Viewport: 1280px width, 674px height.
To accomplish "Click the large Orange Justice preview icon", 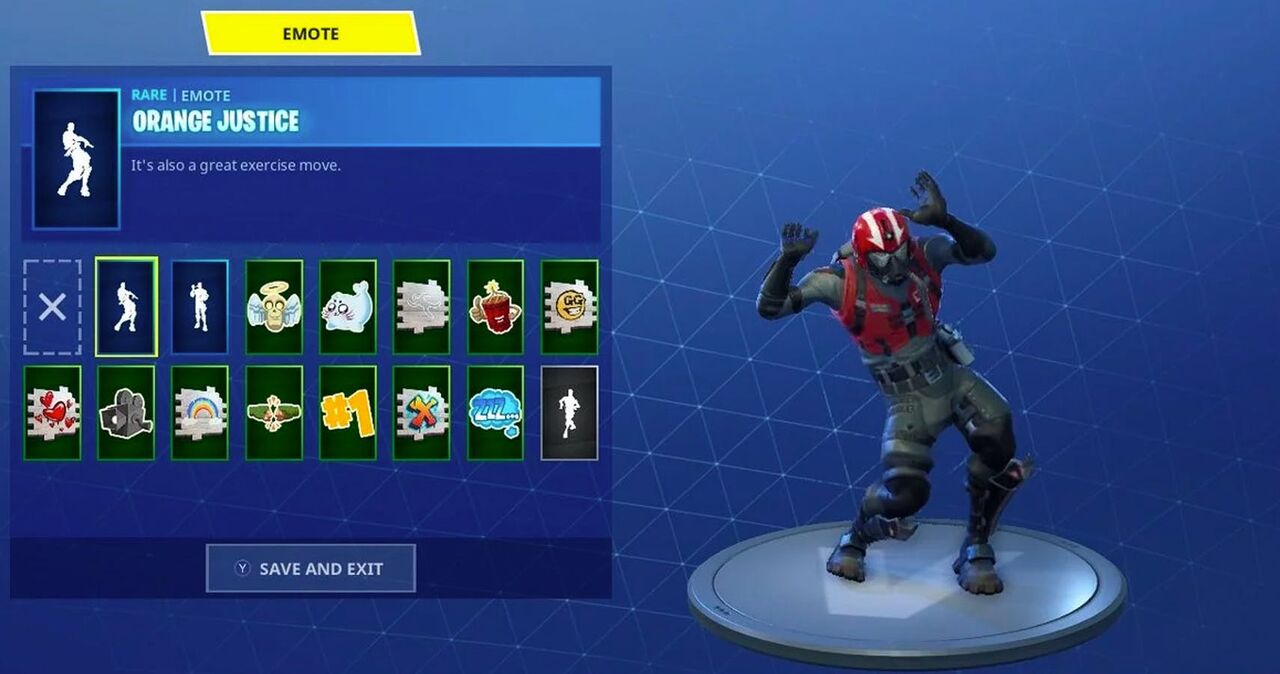I will coord(77,159).
